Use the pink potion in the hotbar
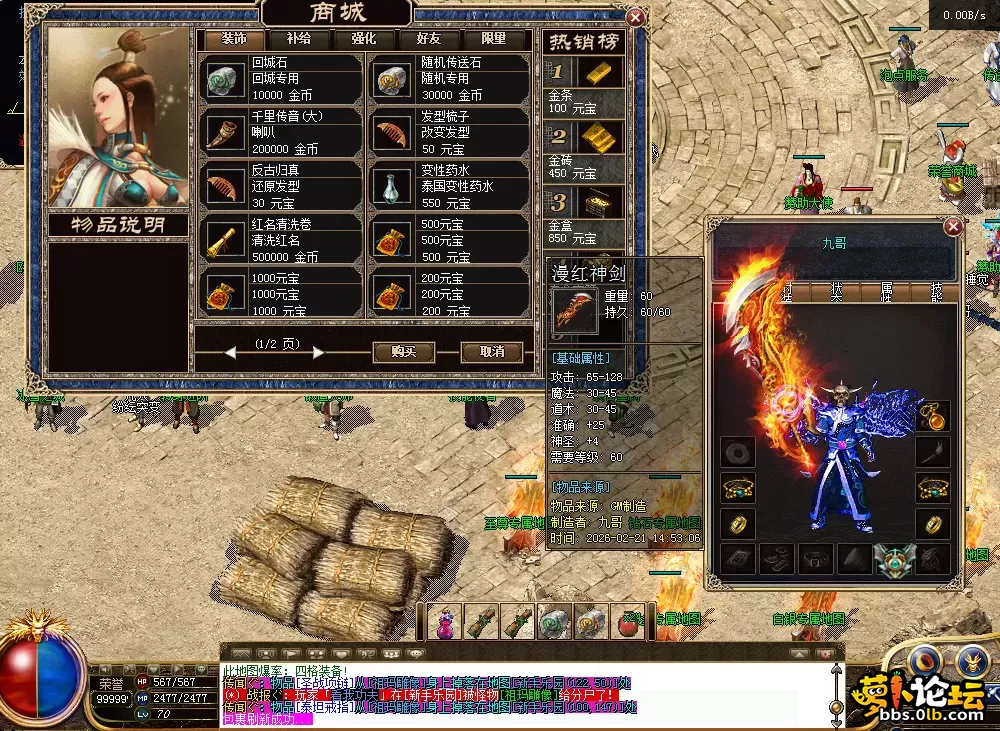This screenshot has height=731, width=1000. coord(445,623)
